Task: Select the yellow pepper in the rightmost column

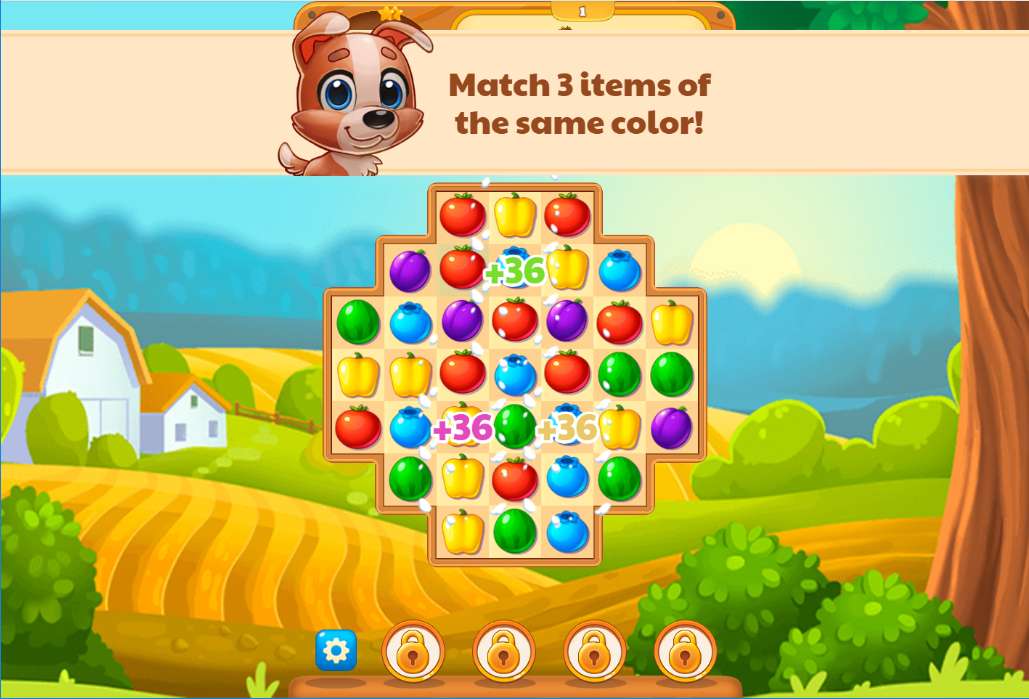Action: coord(671,322)
